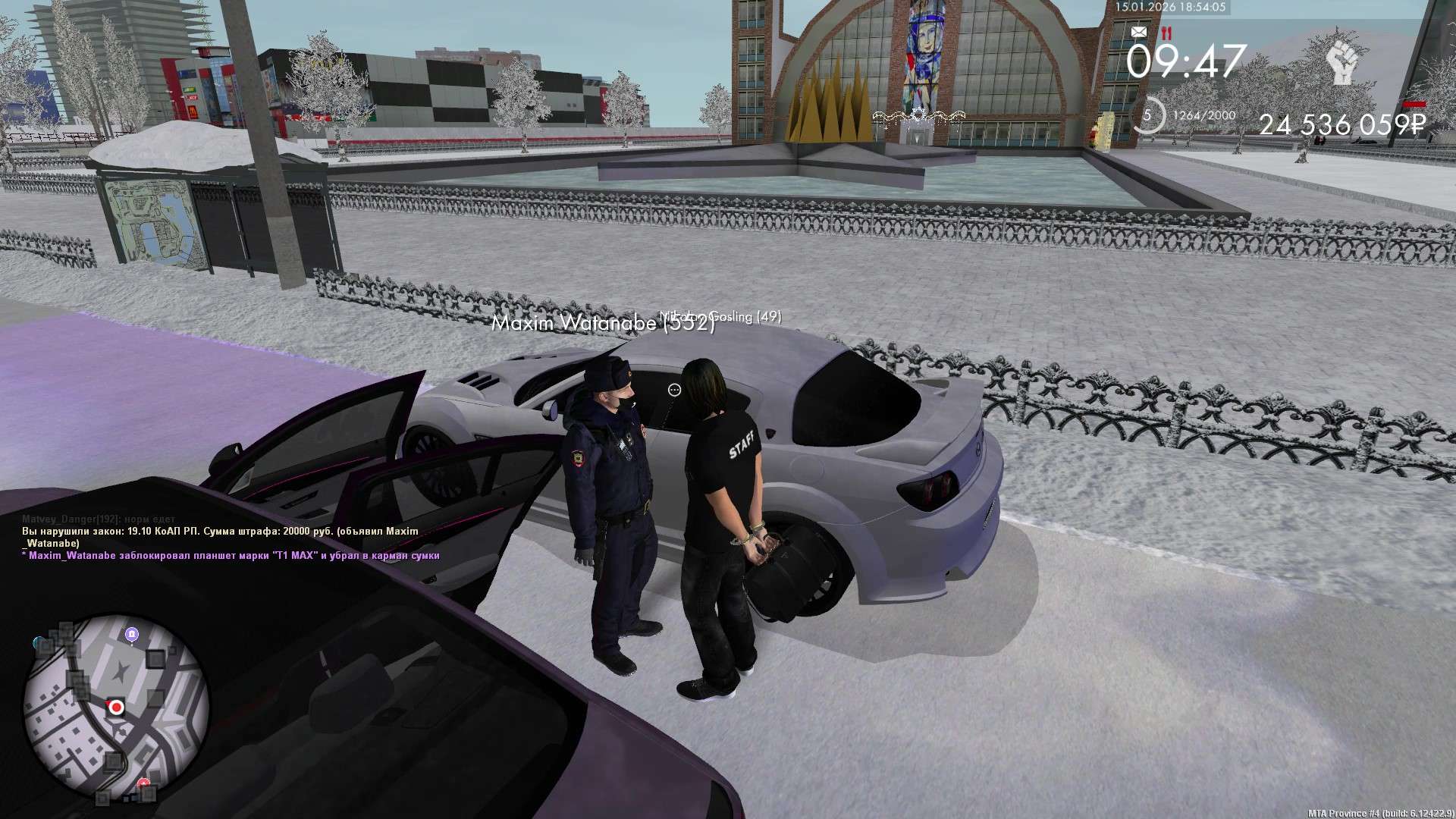Click the speech bubble icon above the player
The height and width of the screenshot is (819, 1456).
coord(674,390)
